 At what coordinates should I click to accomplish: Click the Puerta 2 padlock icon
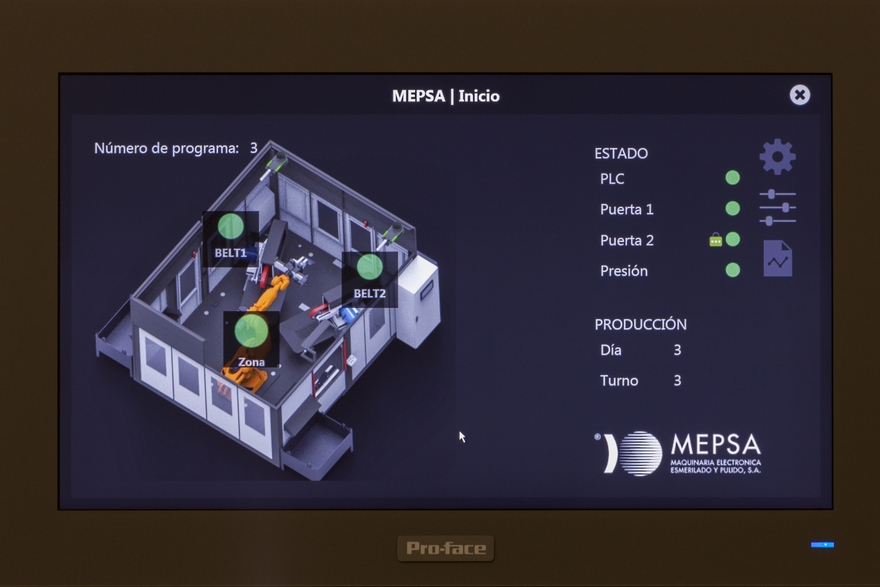pyautogui.click(x=715, y=240)
